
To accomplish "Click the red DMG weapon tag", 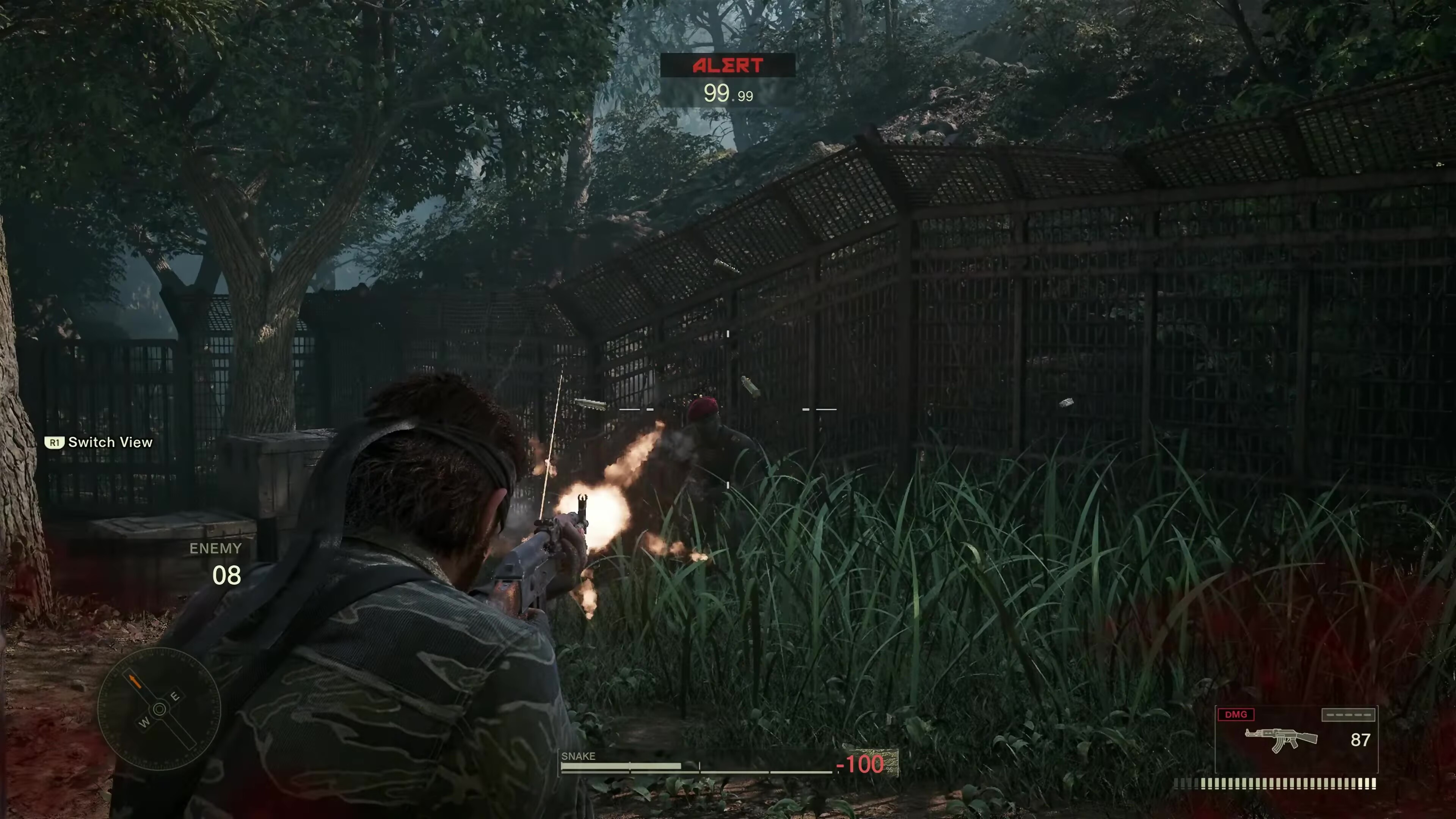I will [x=1236, y=715].
